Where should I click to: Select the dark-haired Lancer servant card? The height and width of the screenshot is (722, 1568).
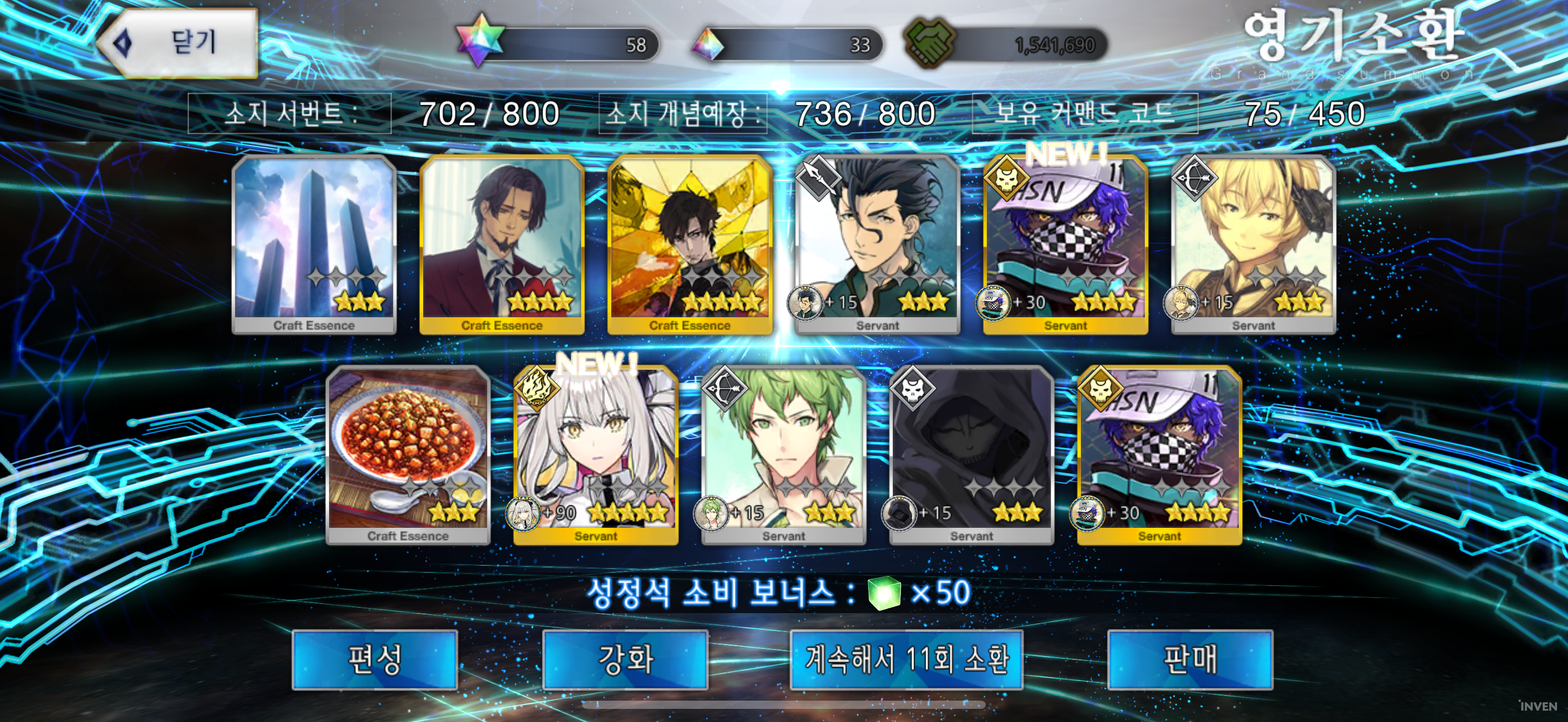(877, 243)
